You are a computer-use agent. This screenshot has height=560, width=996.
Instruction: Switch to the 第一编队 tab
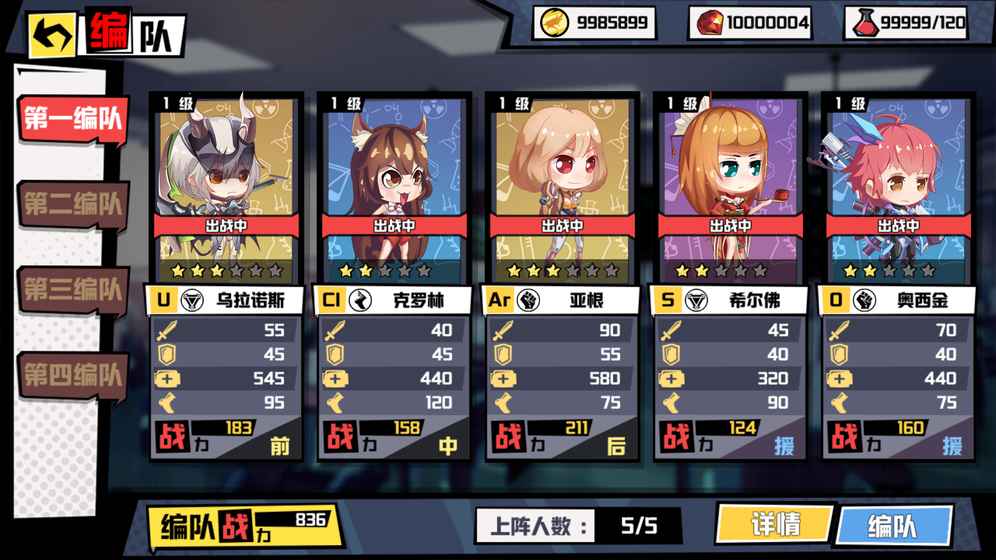73,118
